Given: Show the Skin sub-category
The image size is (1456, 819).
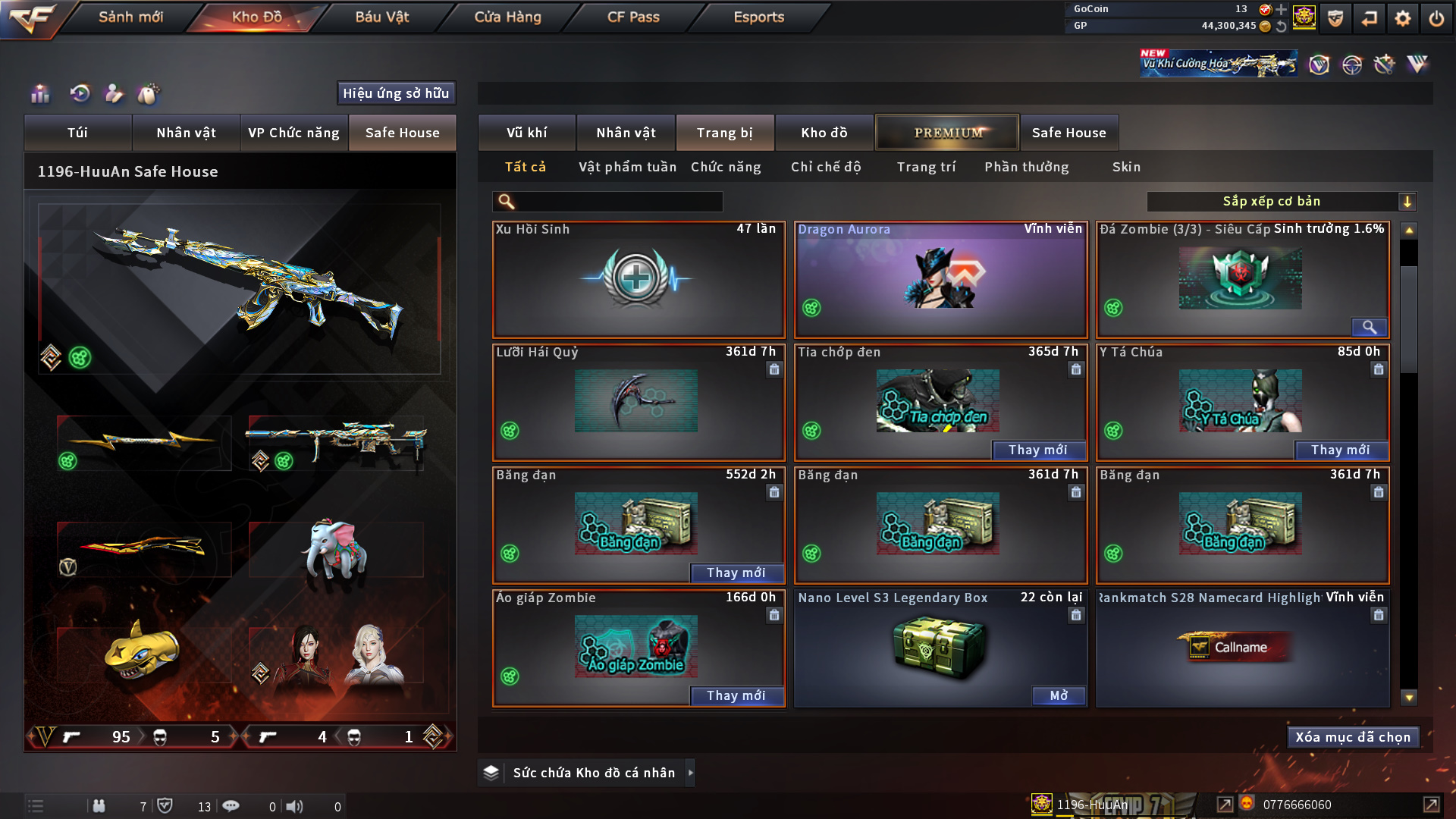Looking at the screenshot, I should (1126, 167).
